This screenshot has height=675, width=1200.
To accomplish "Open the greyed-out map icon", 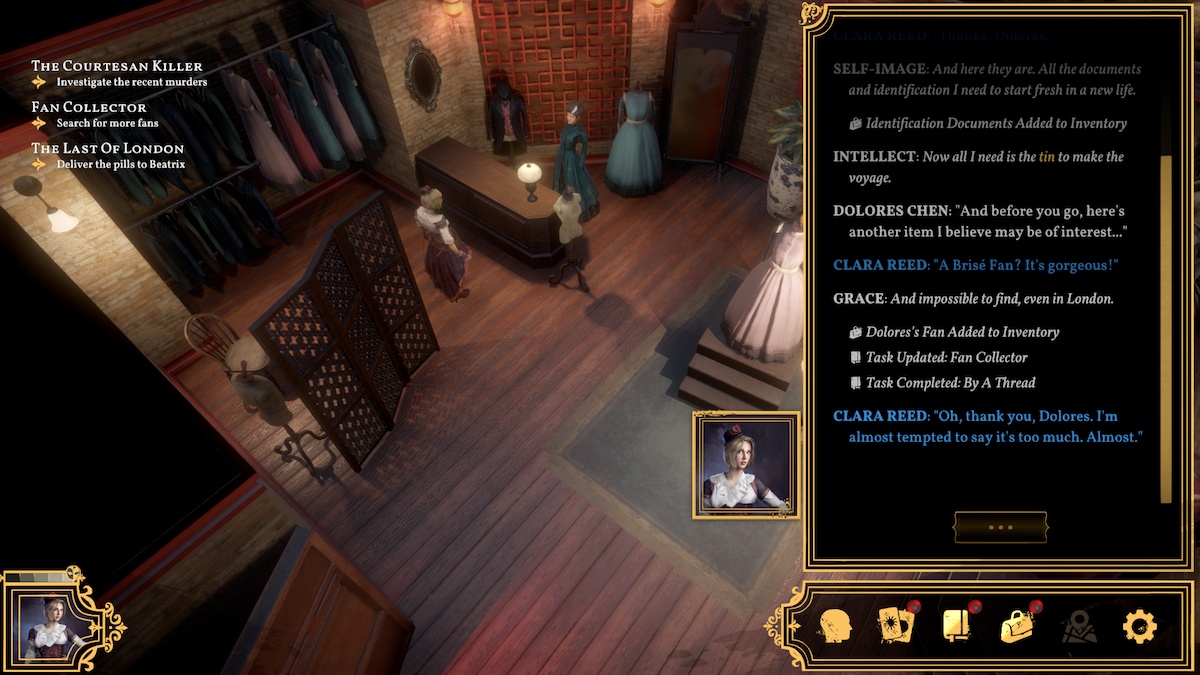I will tap(1079, 628).
